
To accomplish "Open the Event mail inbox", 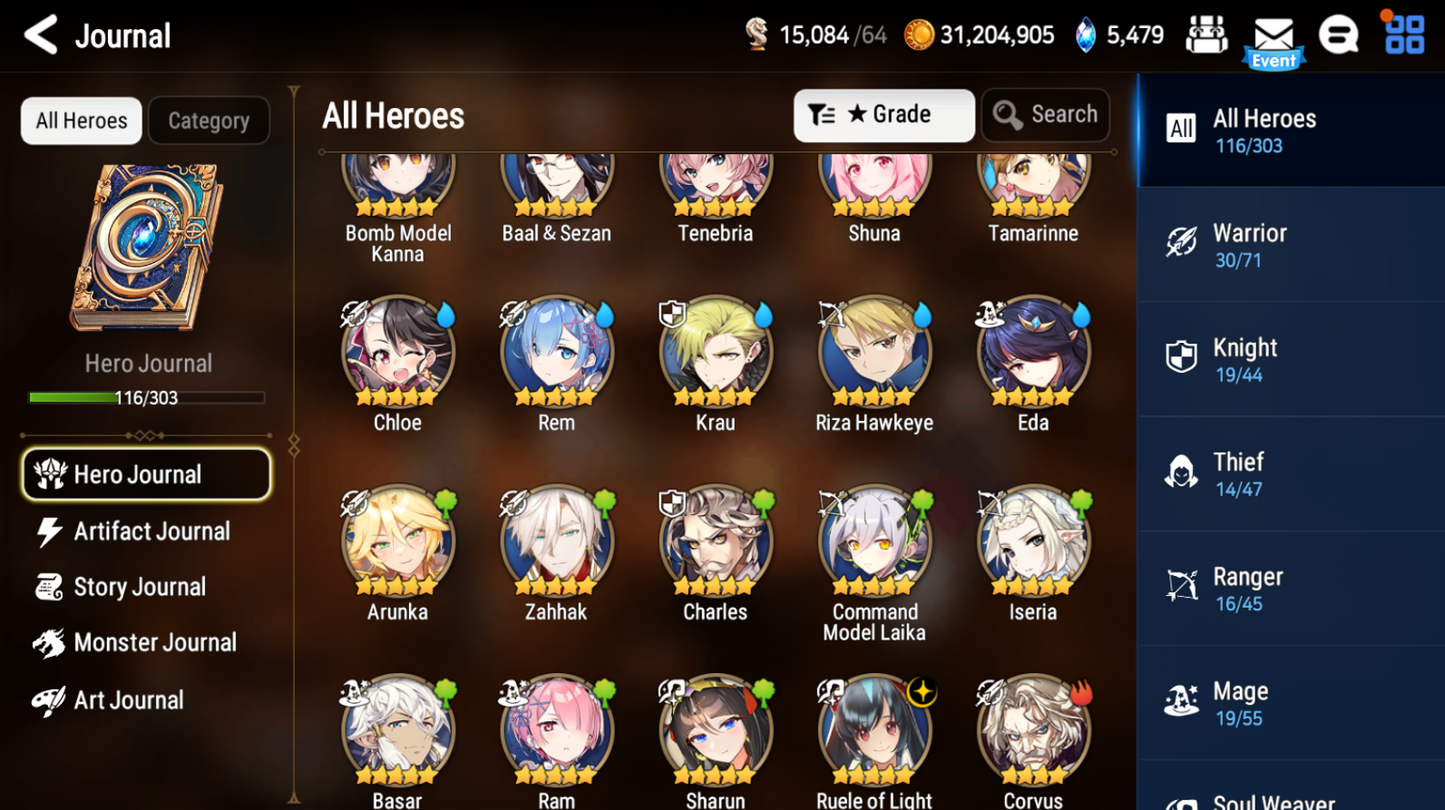I will pyautogui.click(x=1272, y=35).
